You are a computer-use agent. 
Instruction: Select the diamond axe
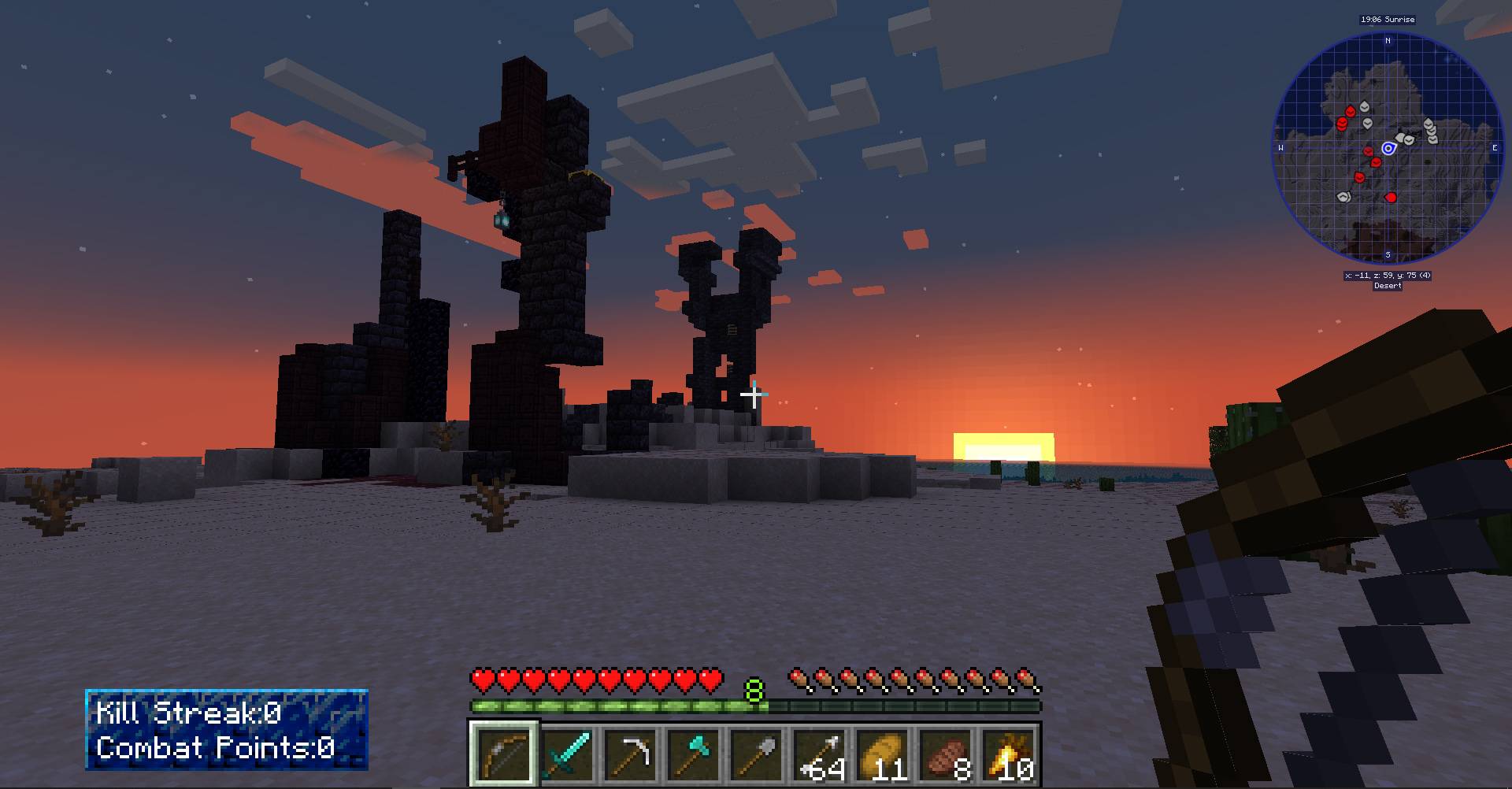tap(692, 752)
